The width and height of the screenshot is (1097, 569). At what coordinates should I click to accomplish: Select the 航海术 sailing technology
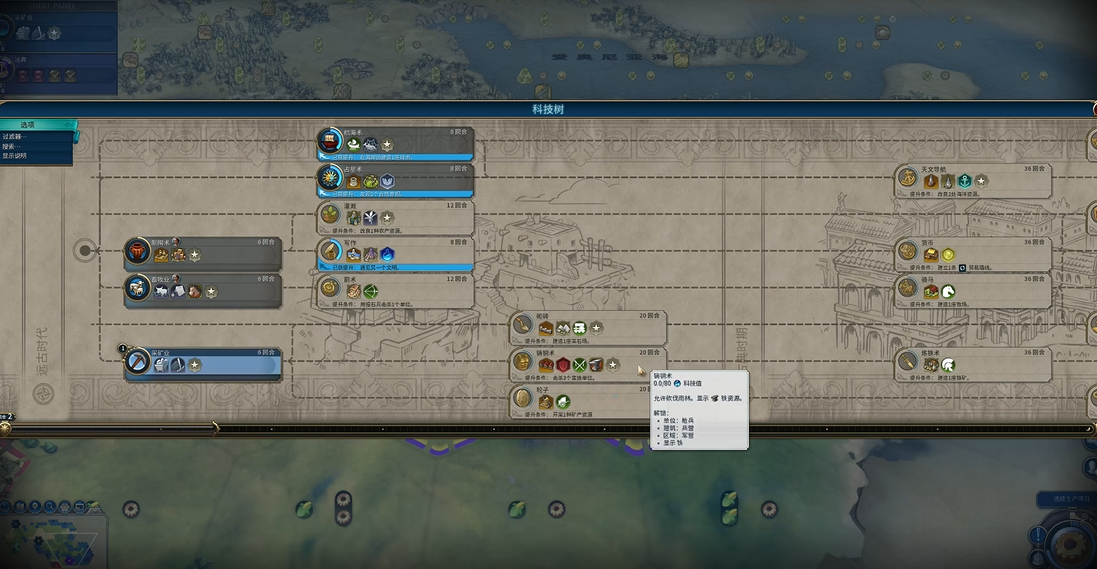(395, 142)
